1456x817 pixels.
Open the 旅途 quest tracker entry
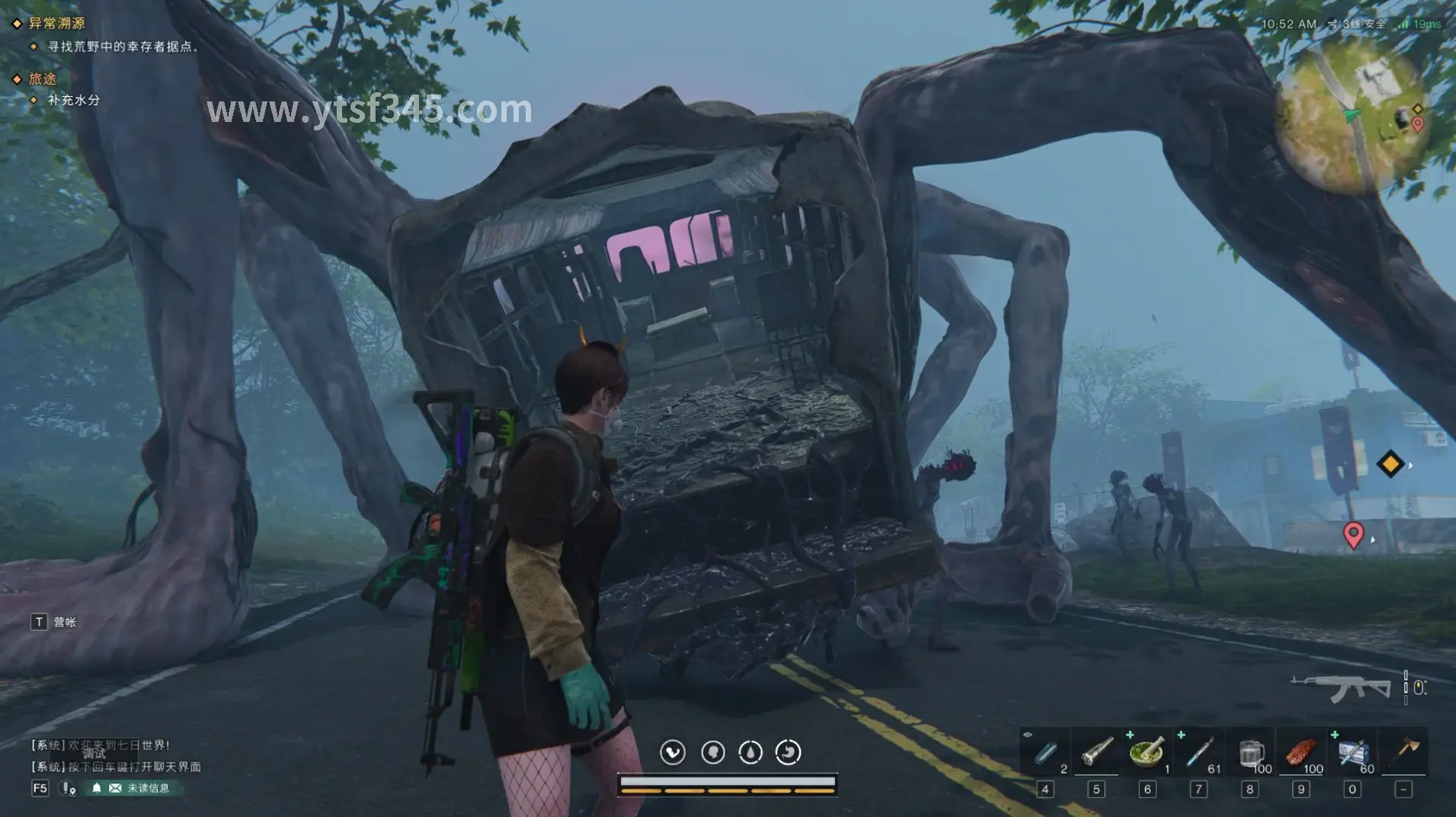coord(43,78)
